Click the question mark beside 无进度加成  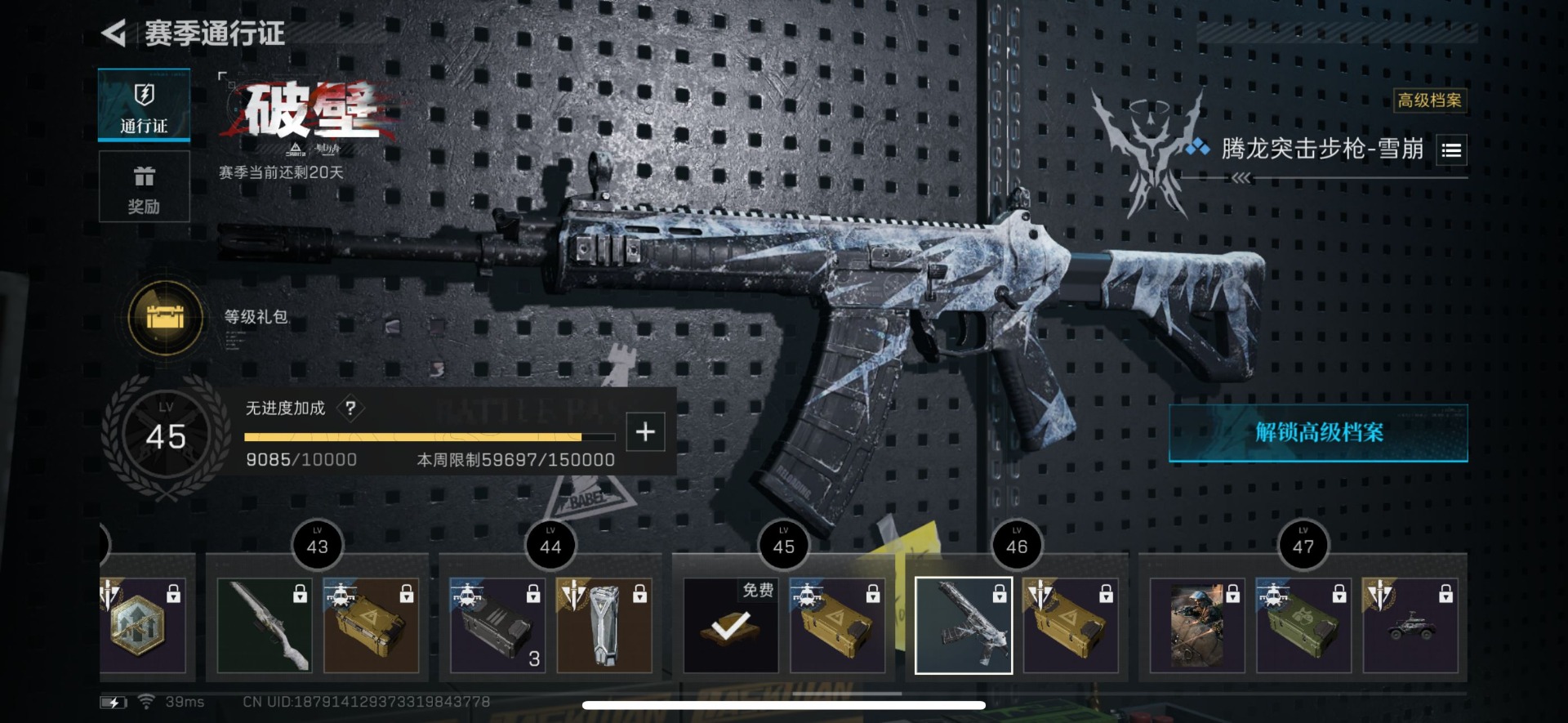350,408
